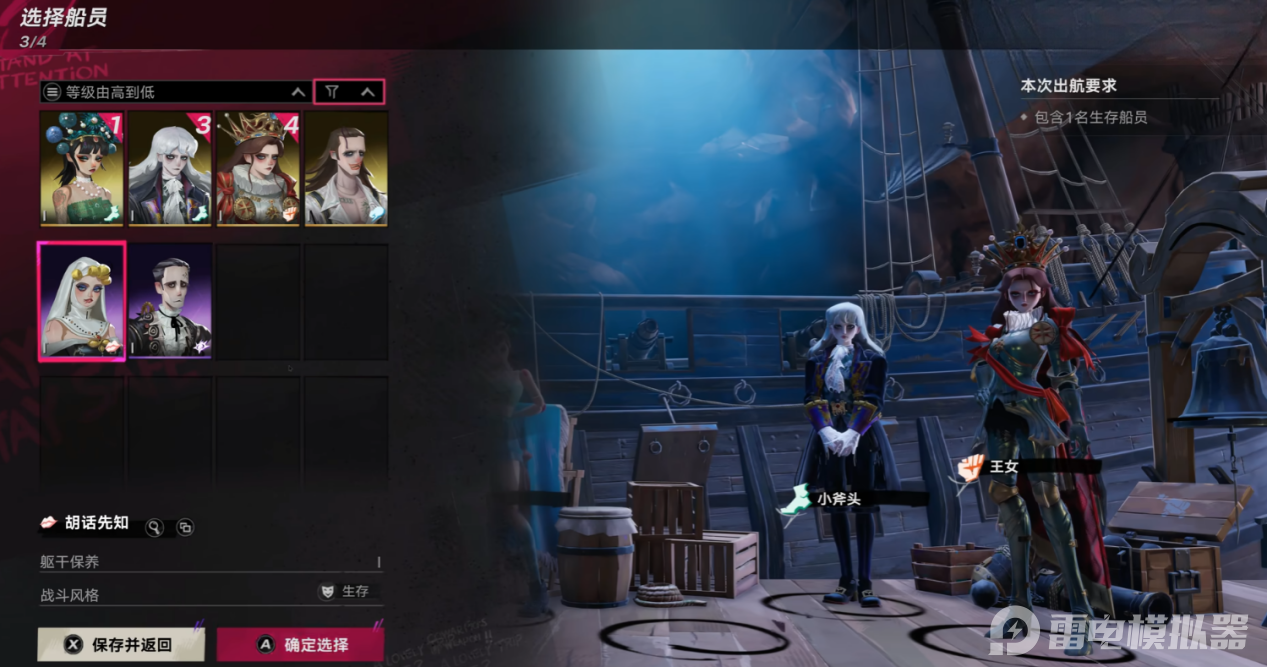Click the overlapping squares icon beside 胡话先知
The image size is (1267, 667).
coord(185,527)
